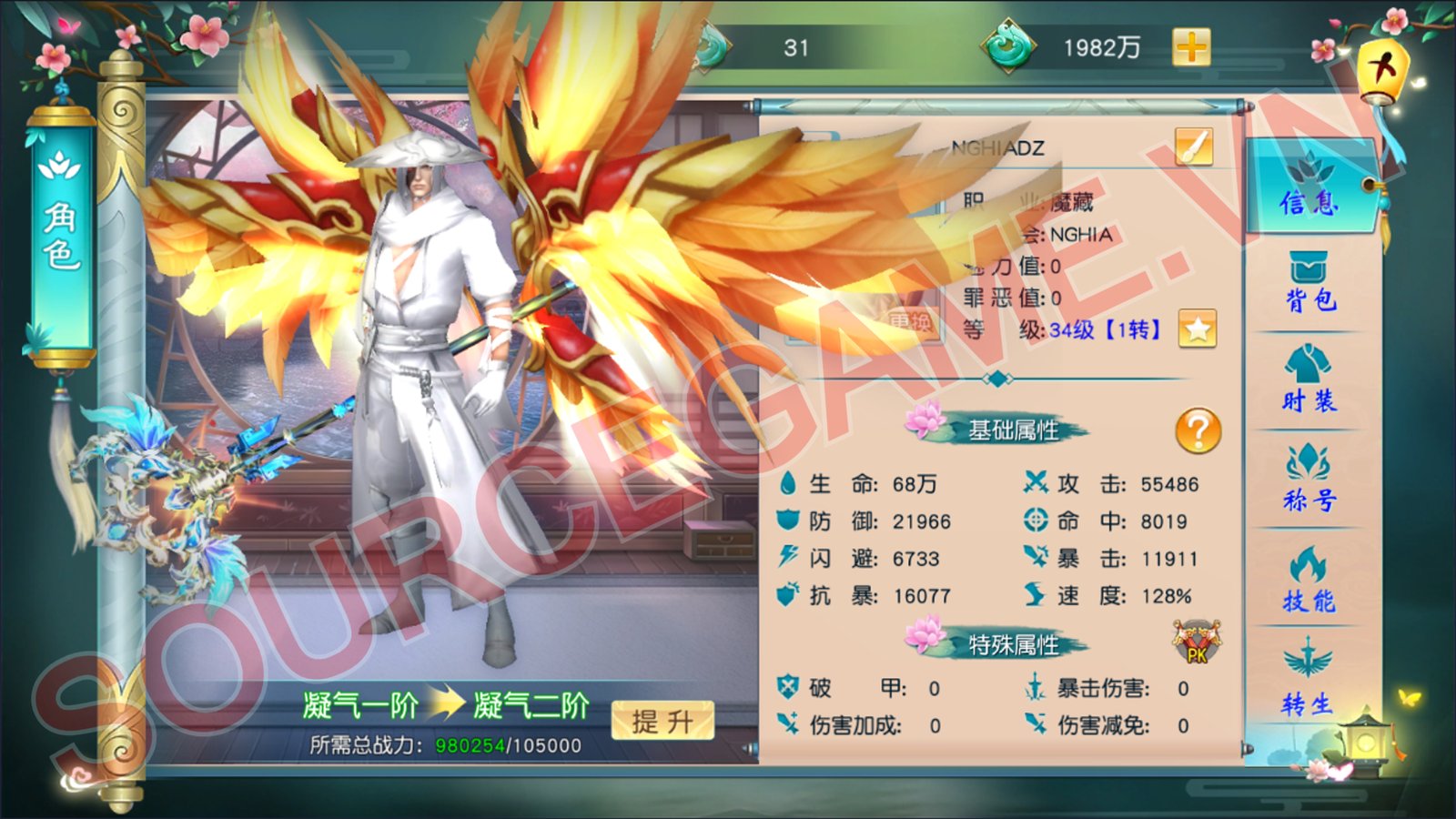Screen dimensions: 1456x819
Task: Click the 提升 upgrade button
Action: [x=662, y=722]
